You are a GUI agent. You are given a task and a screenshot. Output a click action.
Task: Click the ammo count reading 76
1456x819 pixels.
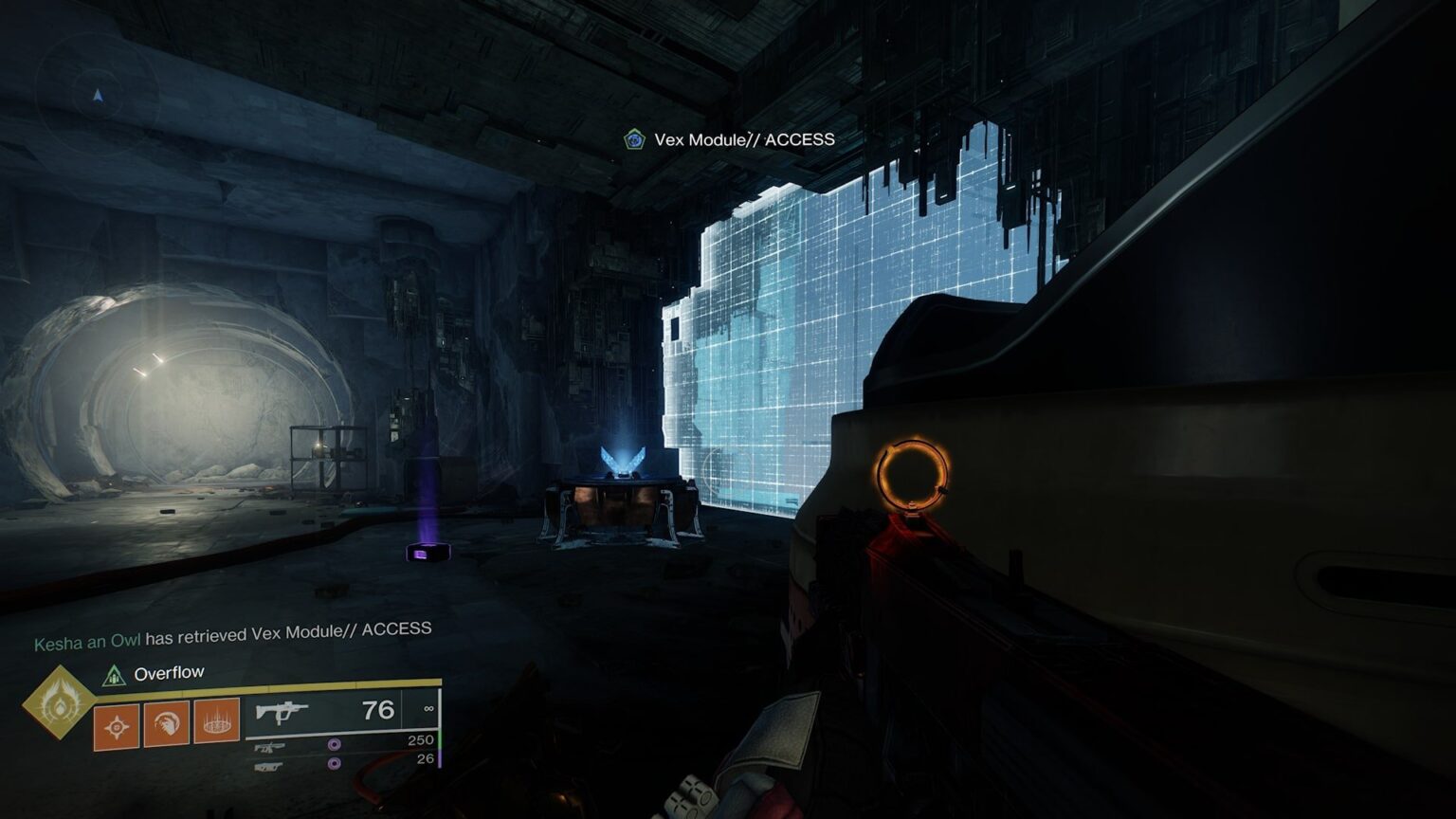coord(377,709)
